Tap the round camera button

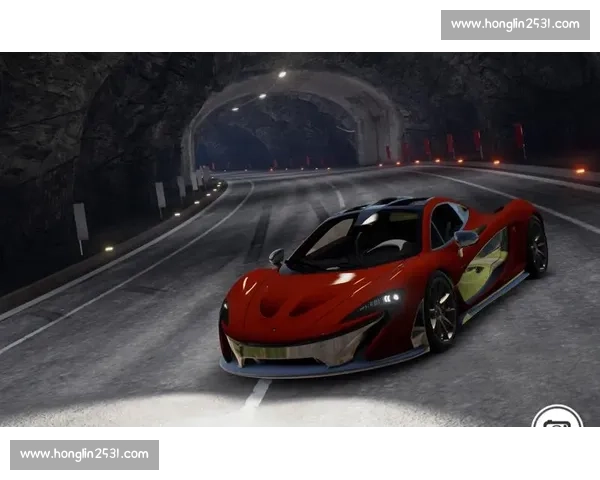tap(557, 421)
